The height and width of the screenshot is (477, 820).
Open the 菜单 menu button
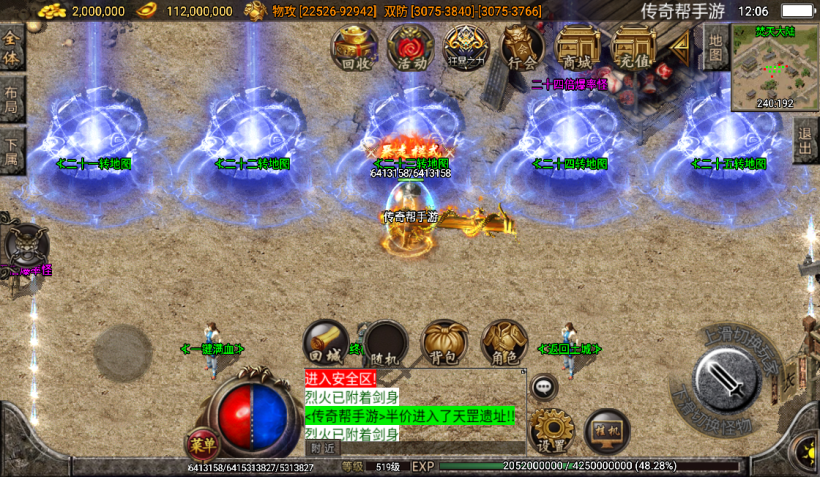tap(201, 446)
